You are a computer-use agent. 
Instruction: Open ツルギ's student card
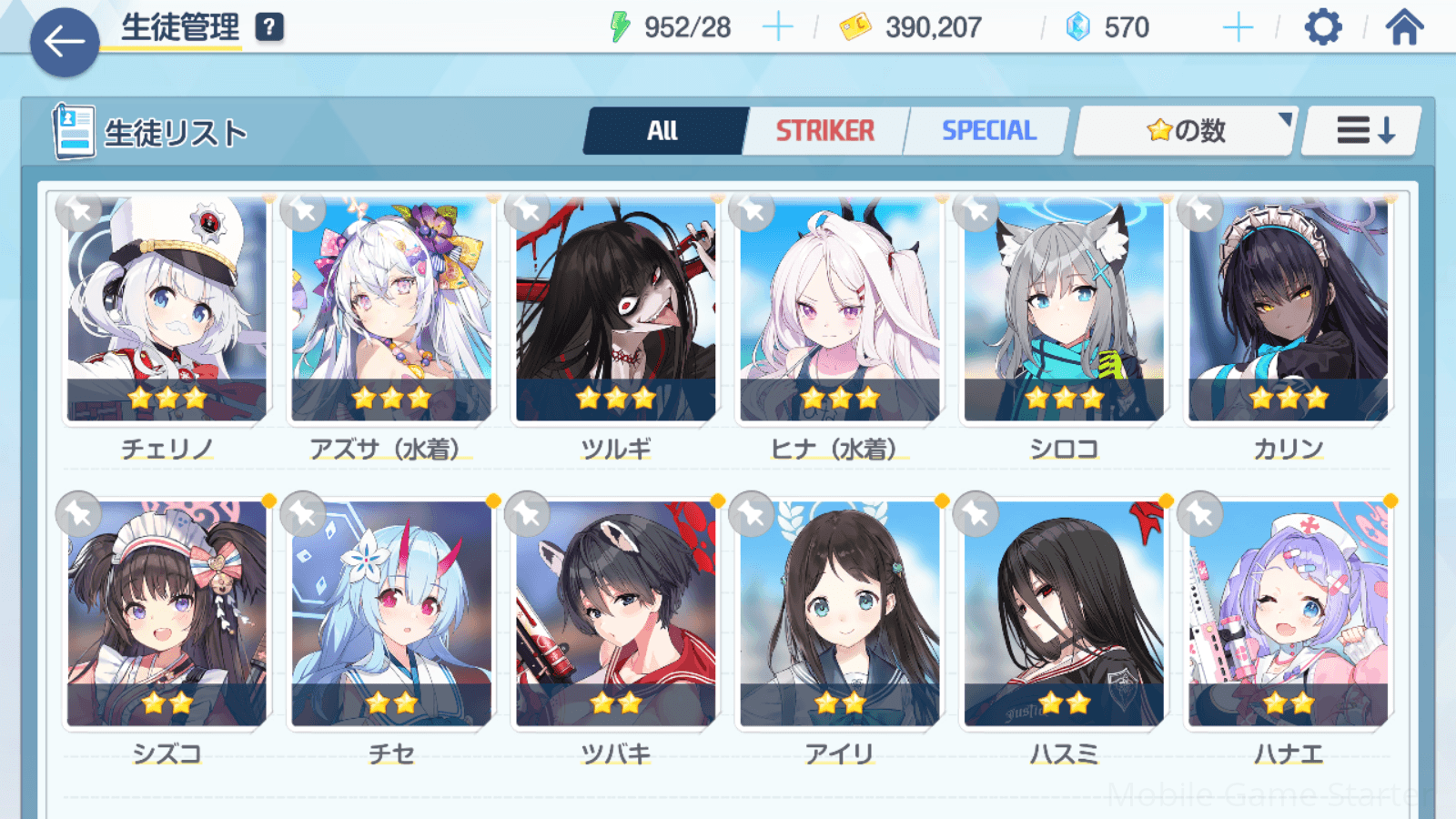616,309
